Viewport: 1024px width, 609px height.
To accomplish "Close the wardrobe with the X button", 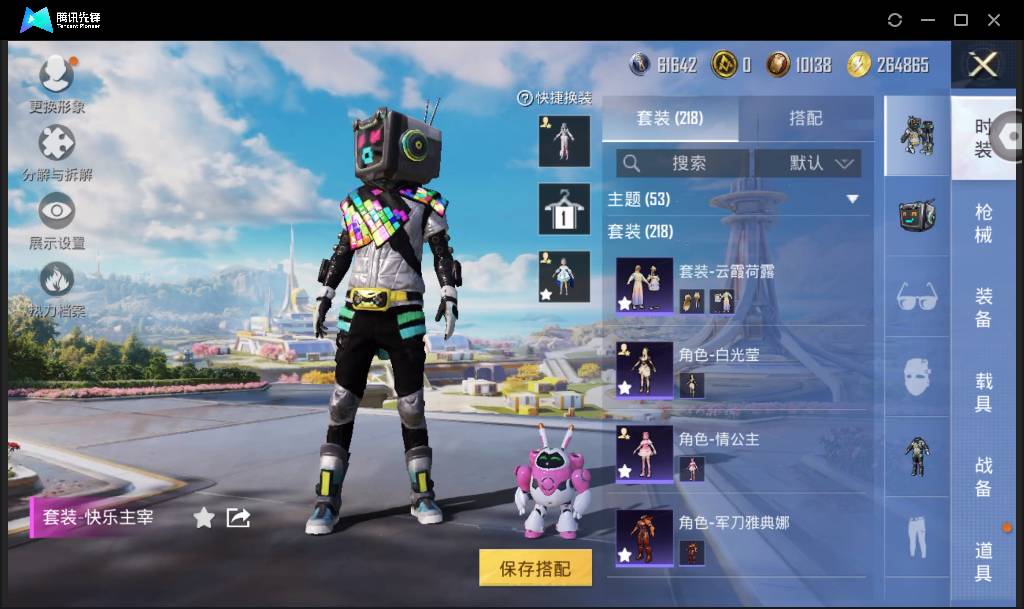I will click(984, 65).
